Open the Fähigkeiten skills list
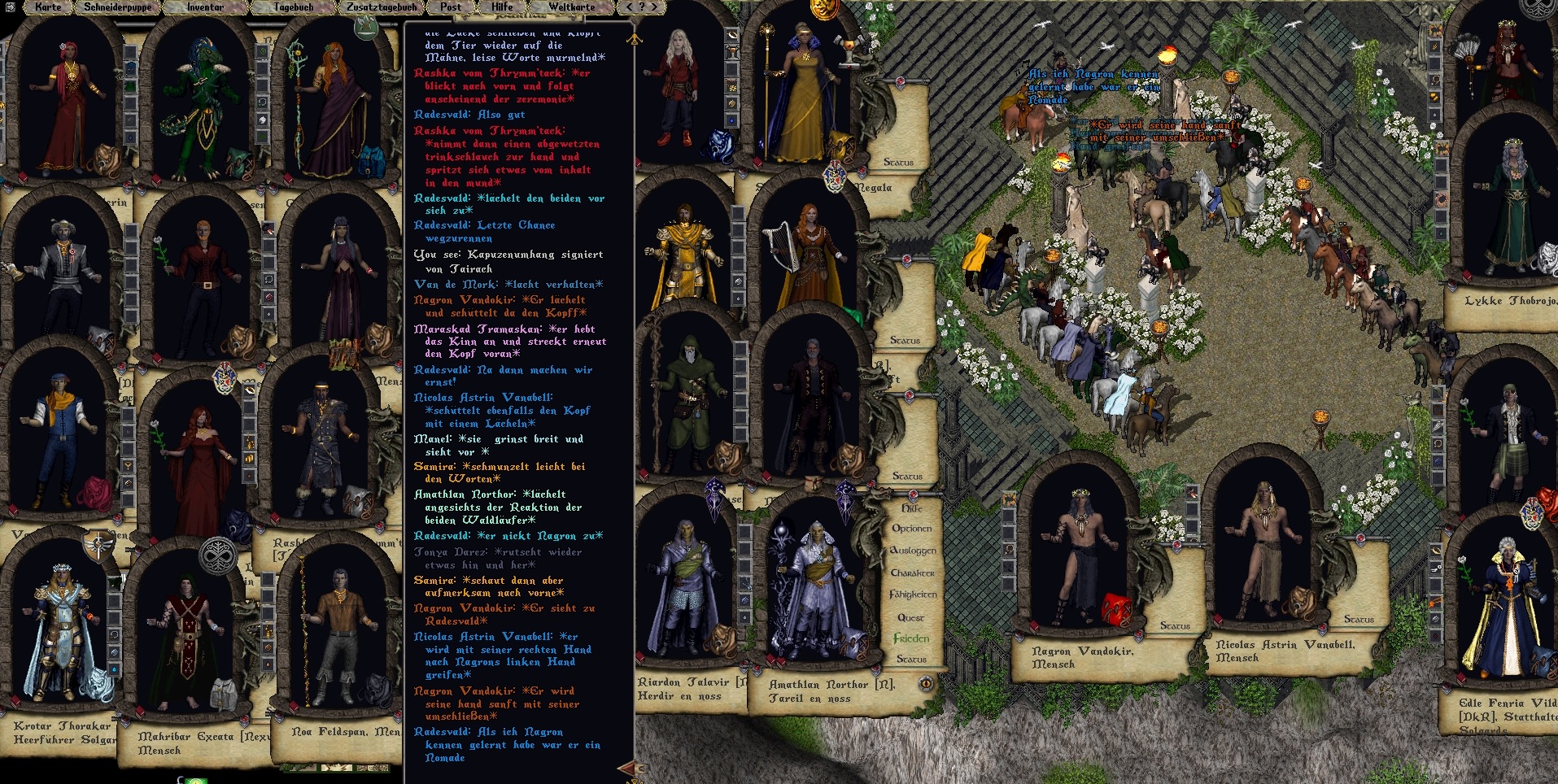Viewport: 1558px width, 784px height. click(x=913, y=595)
